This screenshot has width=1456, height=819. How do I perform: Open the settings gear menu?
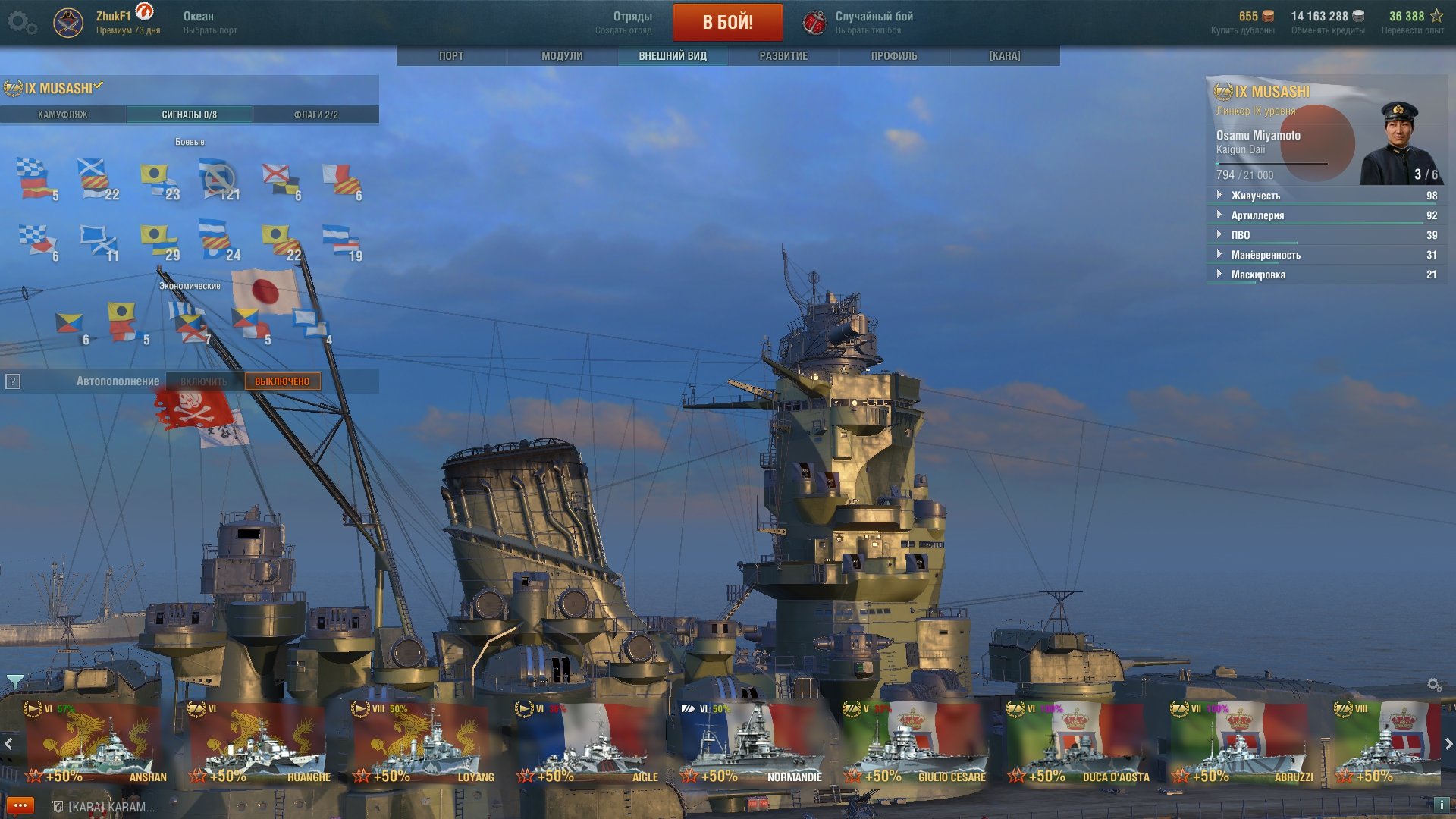(x=21, y=22)
